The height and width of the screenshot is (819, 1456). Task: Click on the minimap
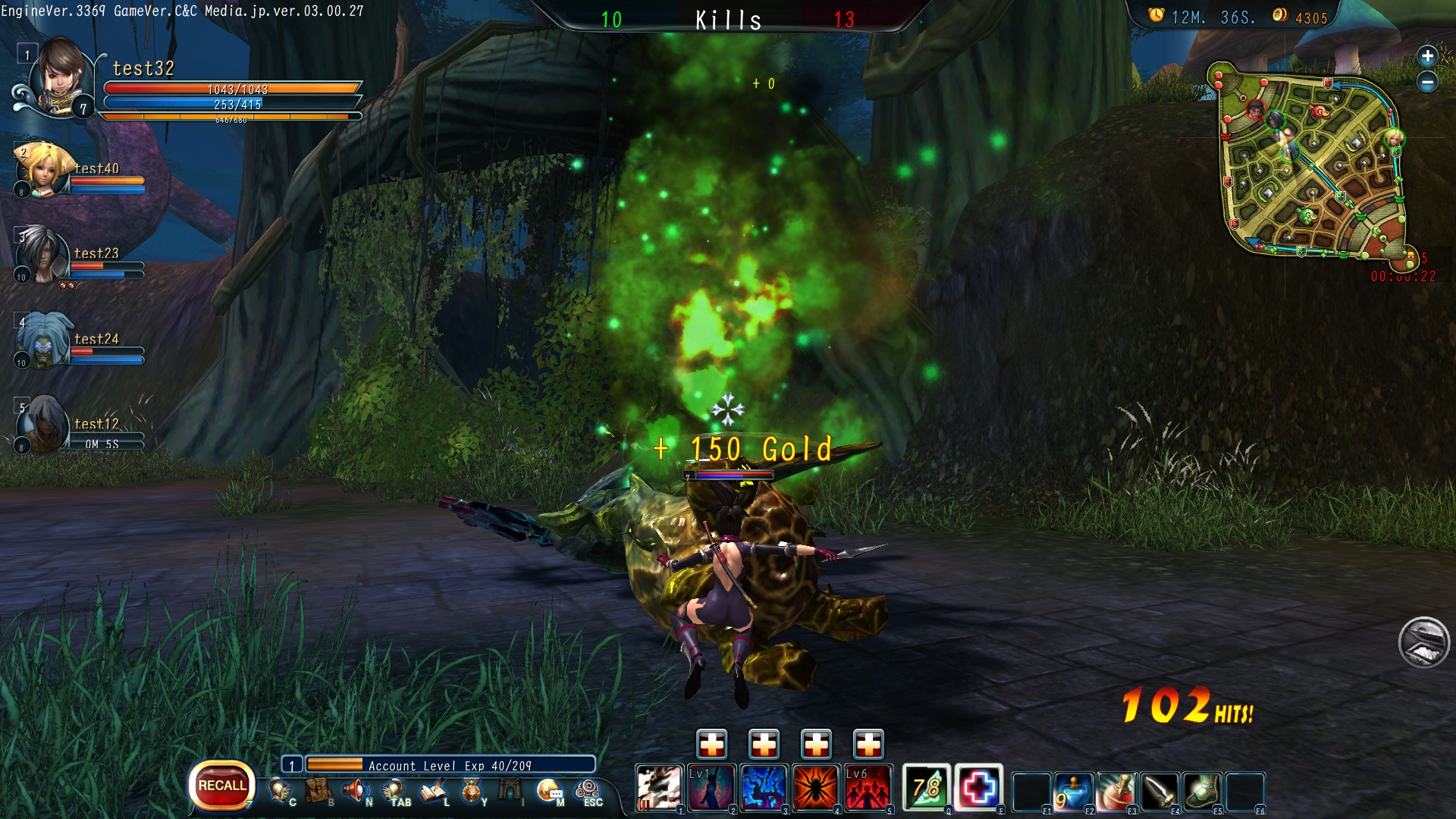[x=1312, y=163]
